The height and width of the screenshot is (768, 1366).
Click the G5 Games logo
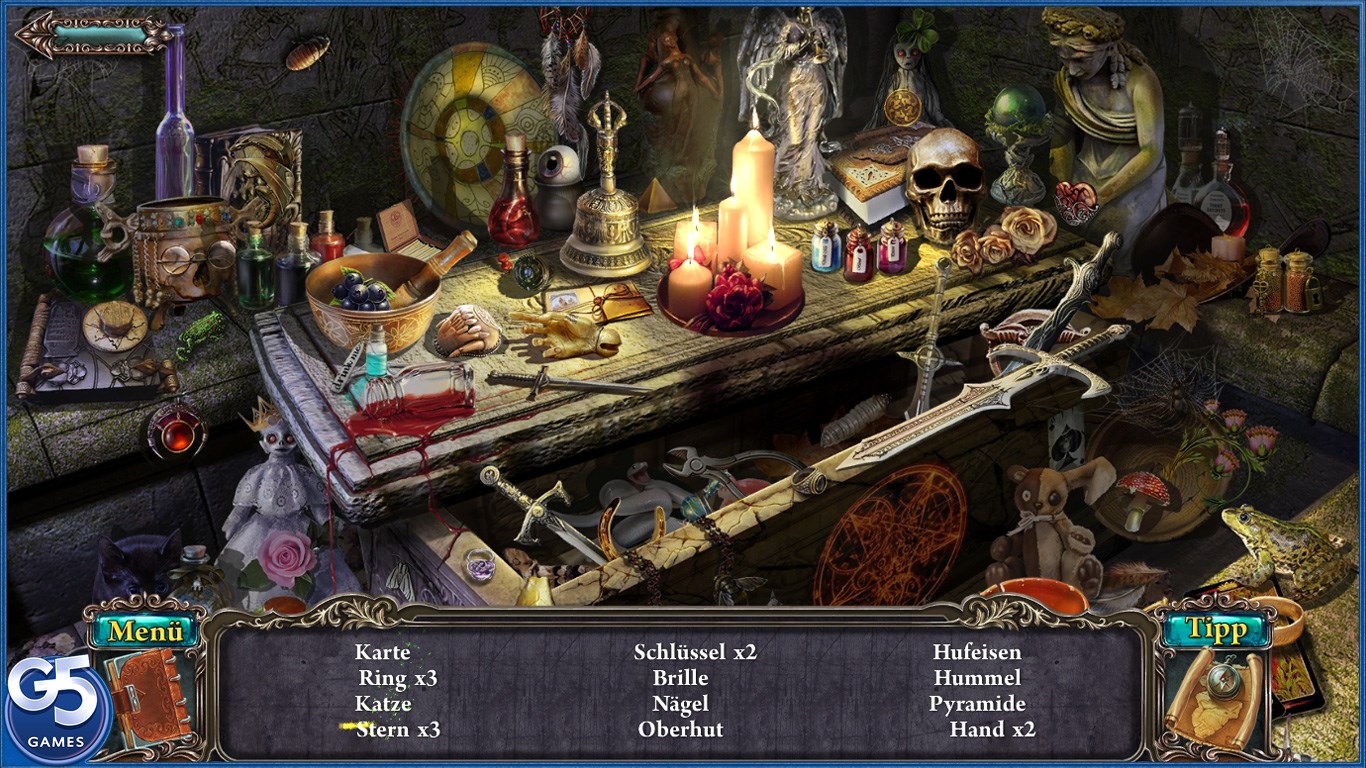click(x=55, y=710)
